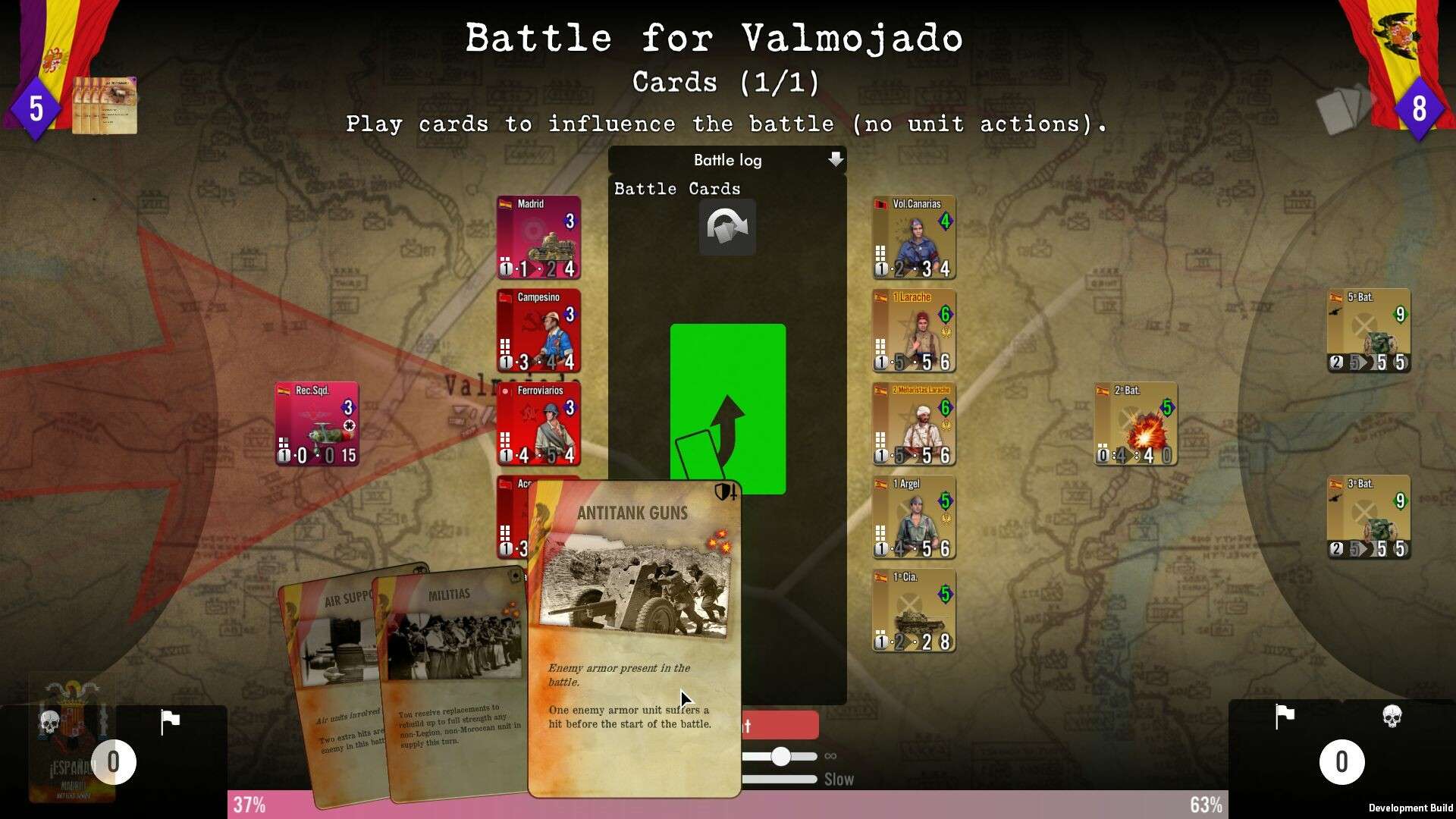This screenshot has height=819, width=1456.
Task: Click the Battle Cards replay icon
Action: click(x=726, y=227)
